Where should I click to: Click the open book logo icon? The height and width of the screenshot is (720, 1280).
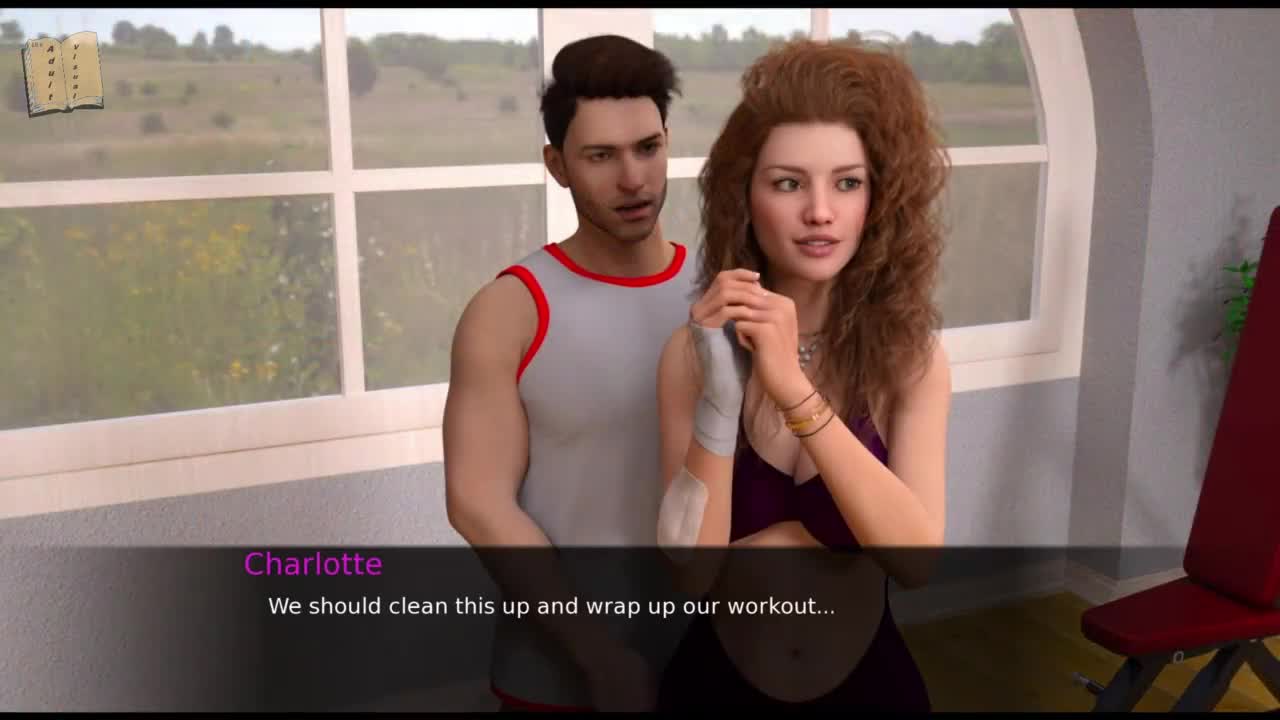click(63, 73)
